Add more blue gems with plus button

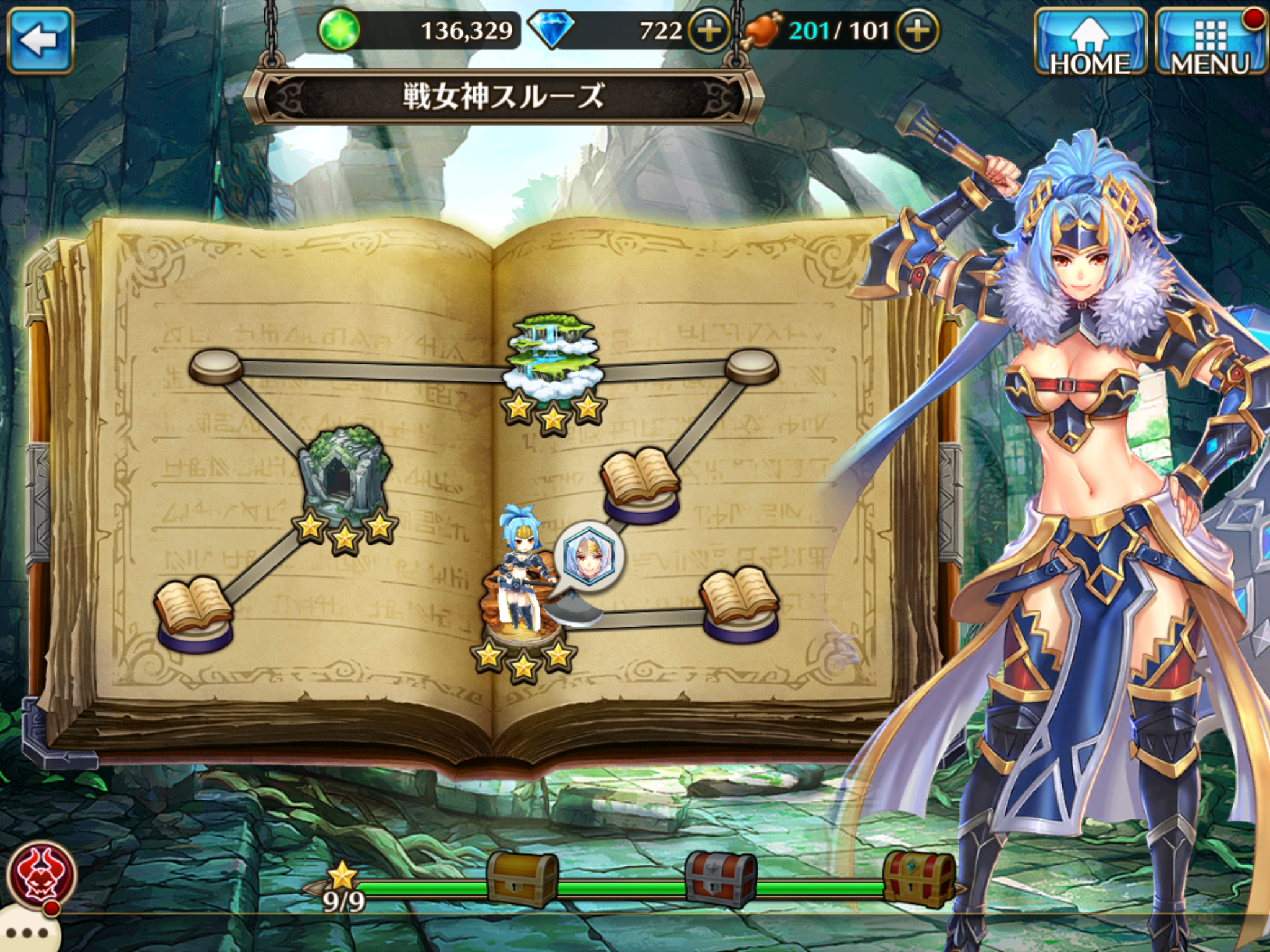click(x=709, y=30)
